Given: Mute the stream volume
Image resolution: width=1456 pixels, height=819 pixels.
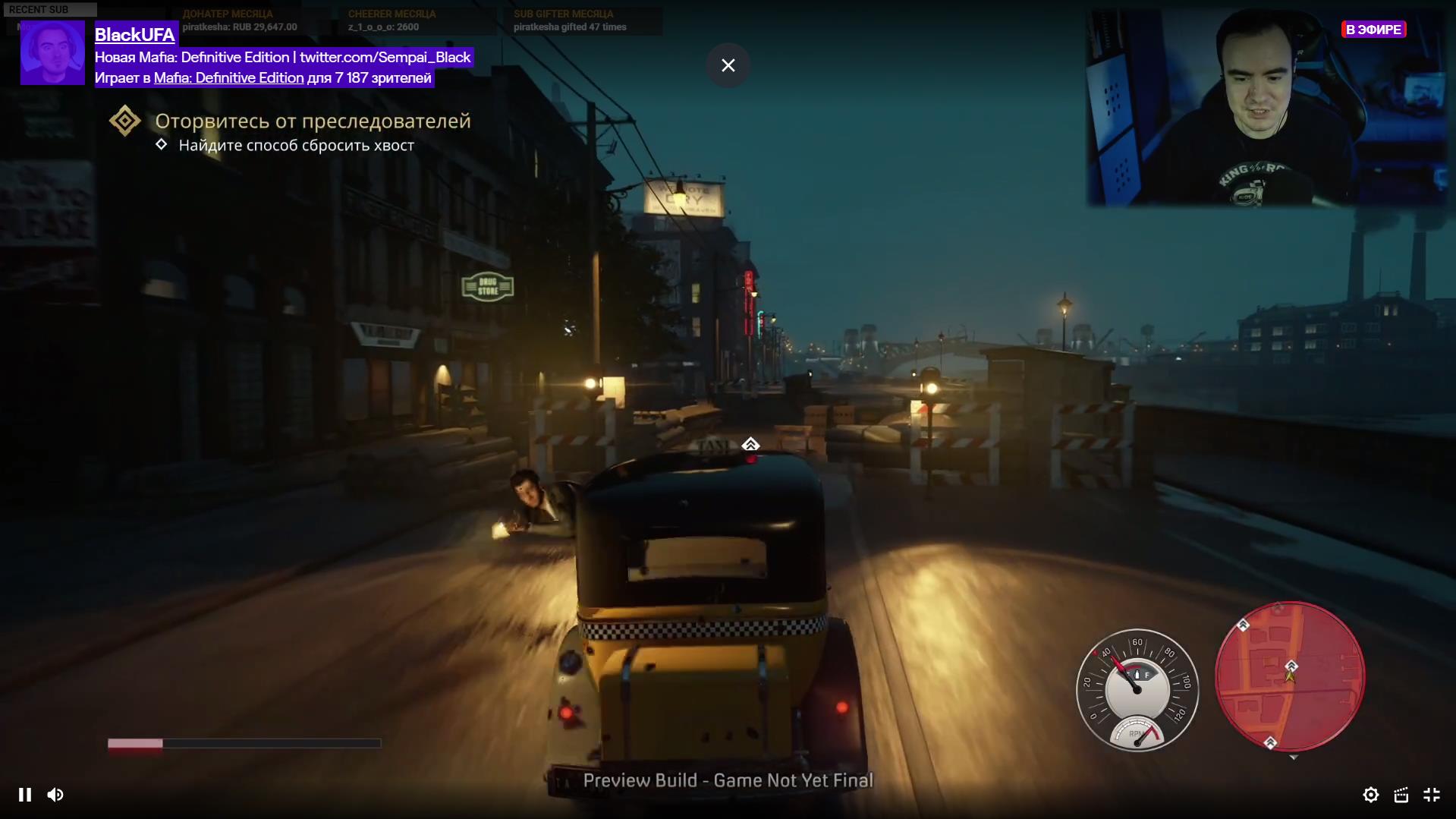Looking at the screenshot, I should 55,795.
